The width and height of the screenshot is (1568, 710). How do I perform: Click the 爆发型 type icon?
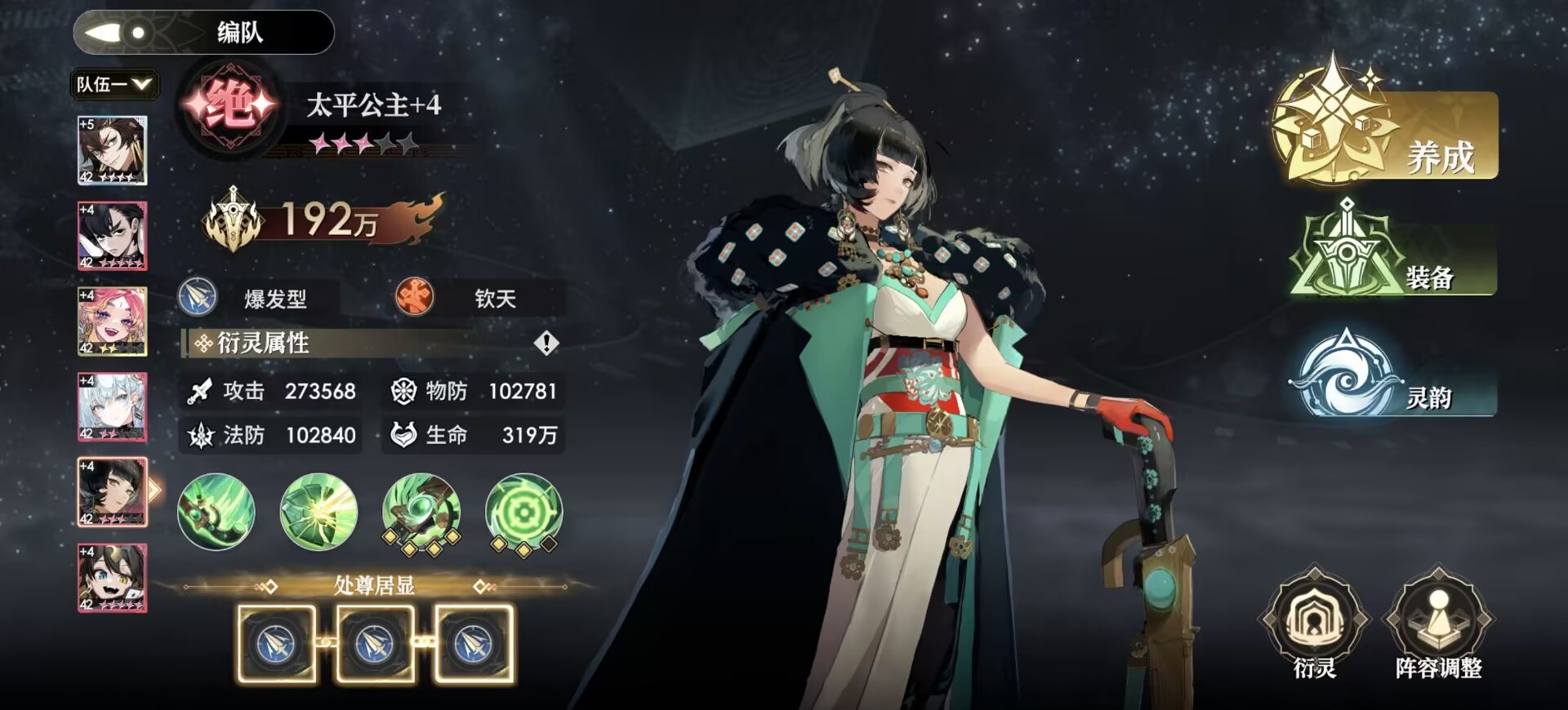(198, 298)
